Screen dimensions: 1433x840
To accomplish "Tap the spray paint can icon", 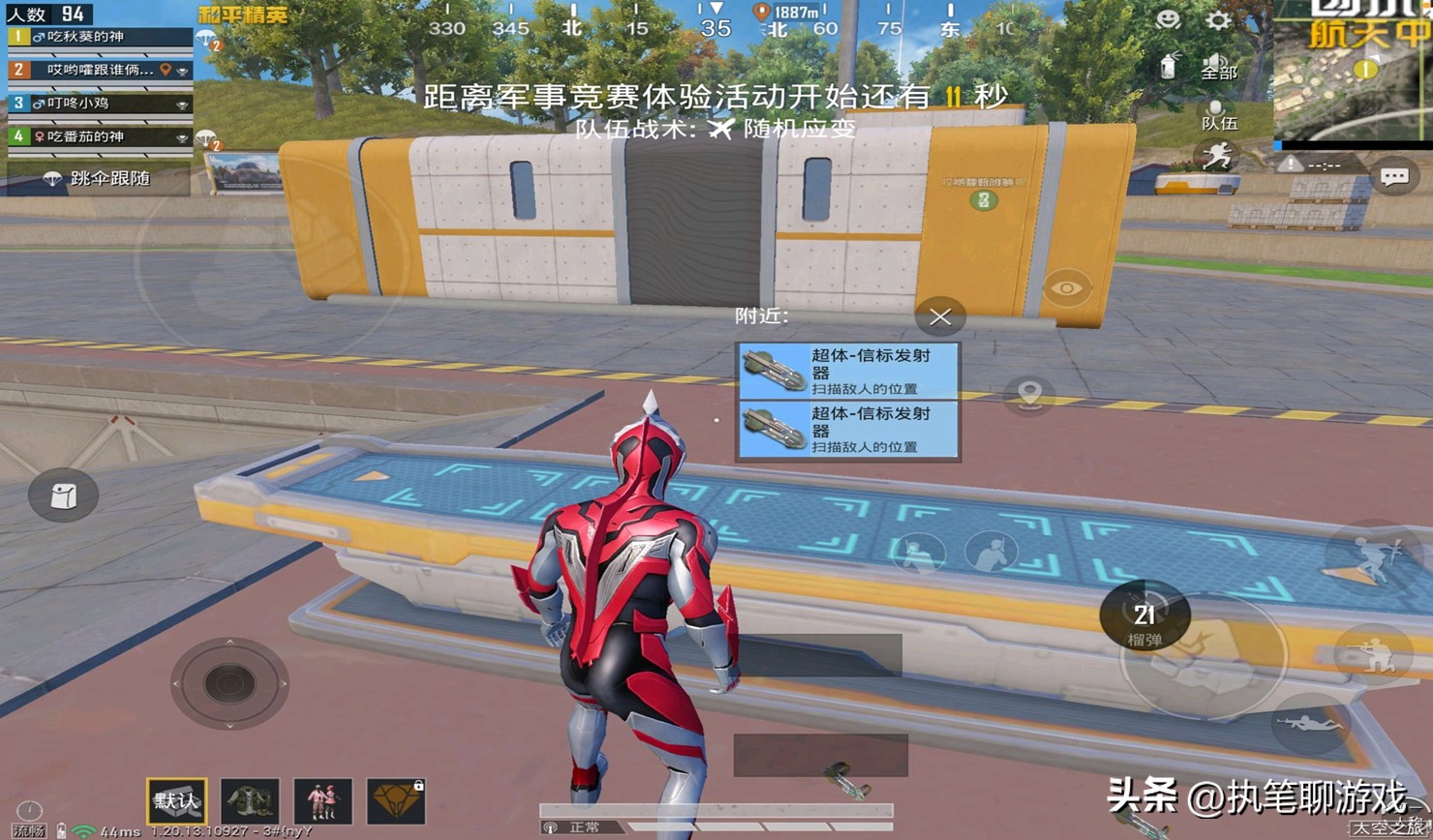I will tap(1170, 67).
